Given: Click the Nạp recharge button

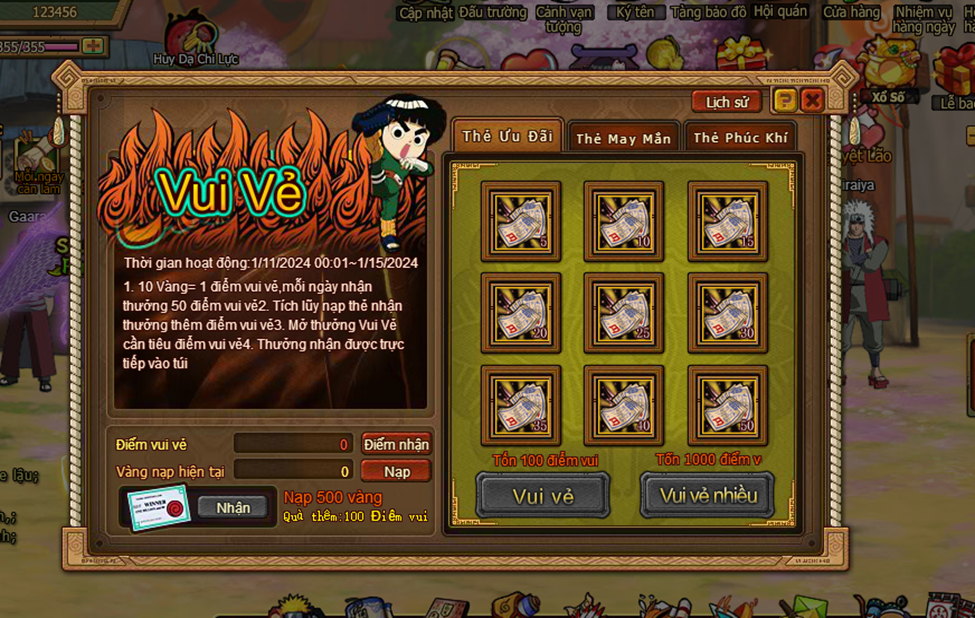Looking at the screenshot, I should pos(396,471).
